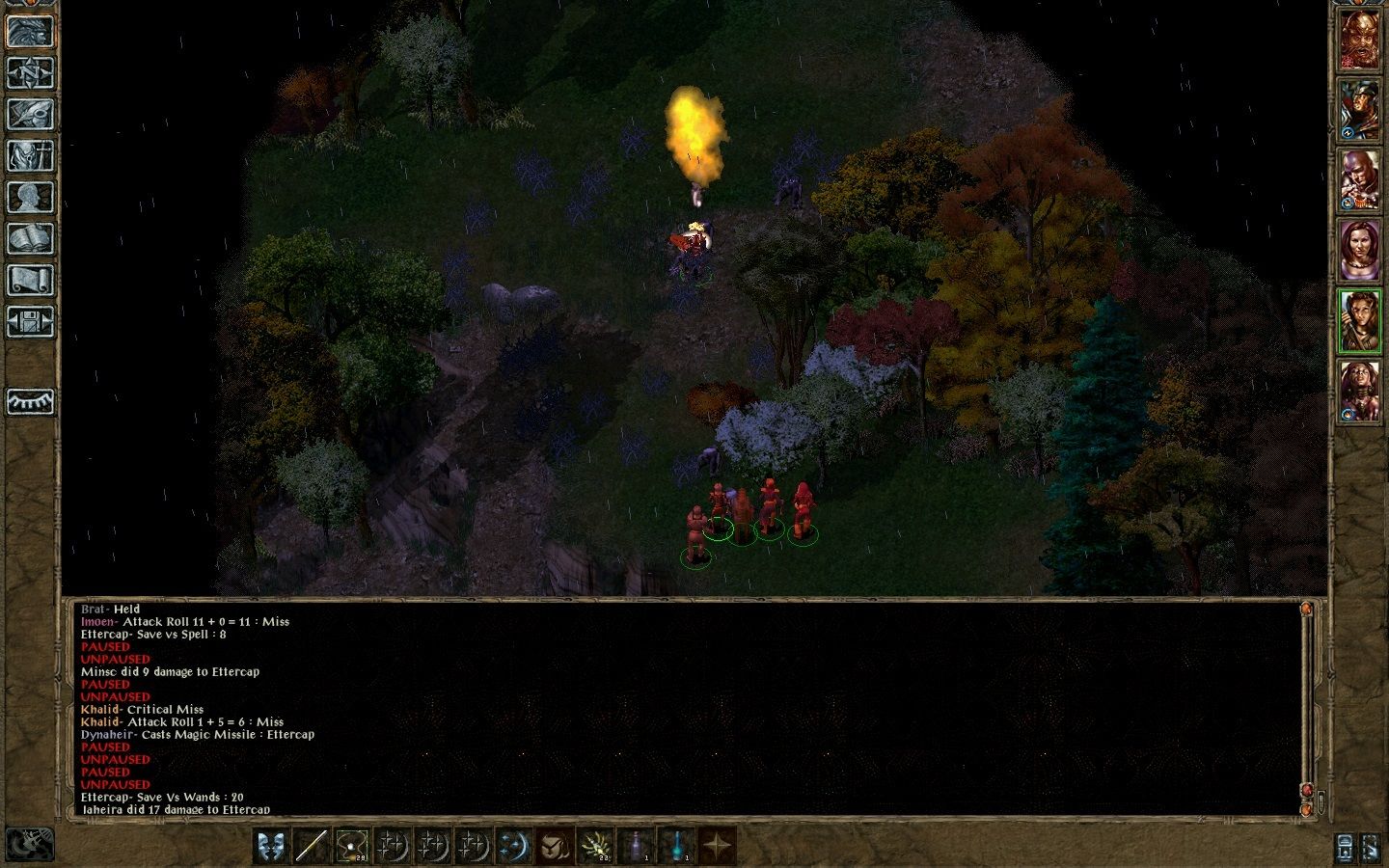
Task: Open the floppy disk options menu
Action: tap(30, 321)
